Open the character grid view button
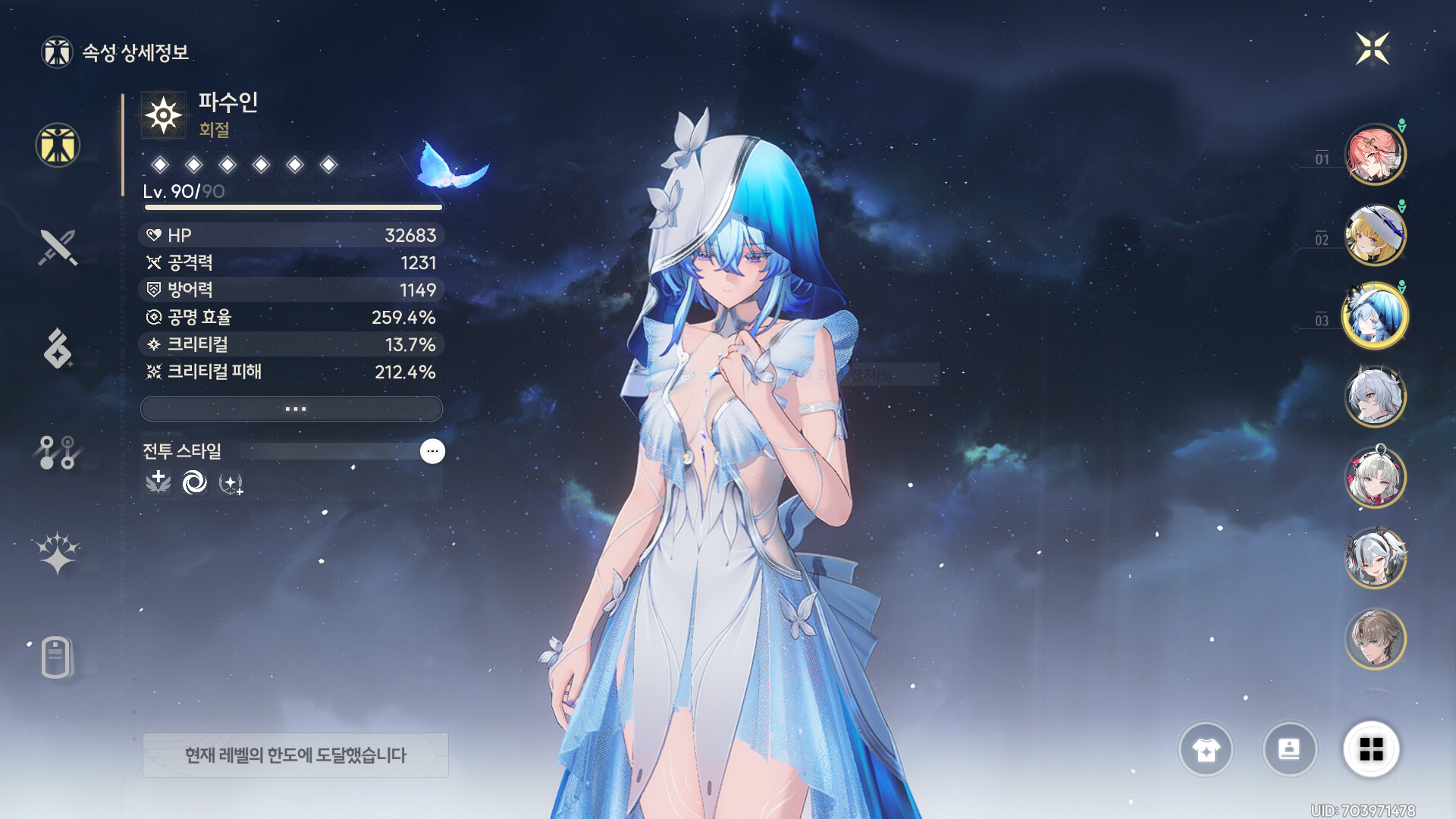The height and width of the screenshot is (819, 1456). coord(1371,750)
